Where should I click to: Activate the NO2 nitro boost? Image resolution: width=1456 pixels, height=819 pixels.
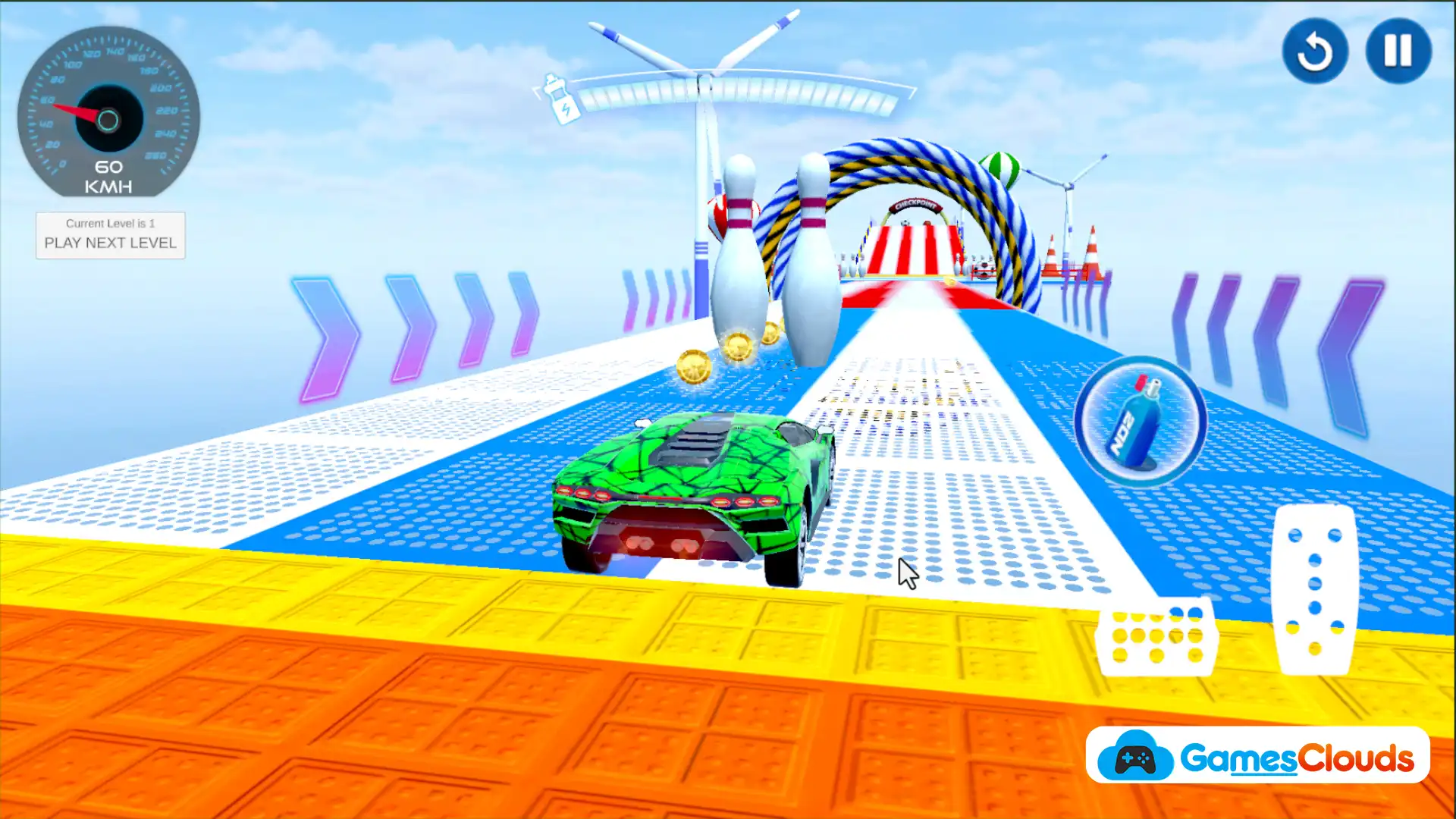click(x=1139, y=422)
